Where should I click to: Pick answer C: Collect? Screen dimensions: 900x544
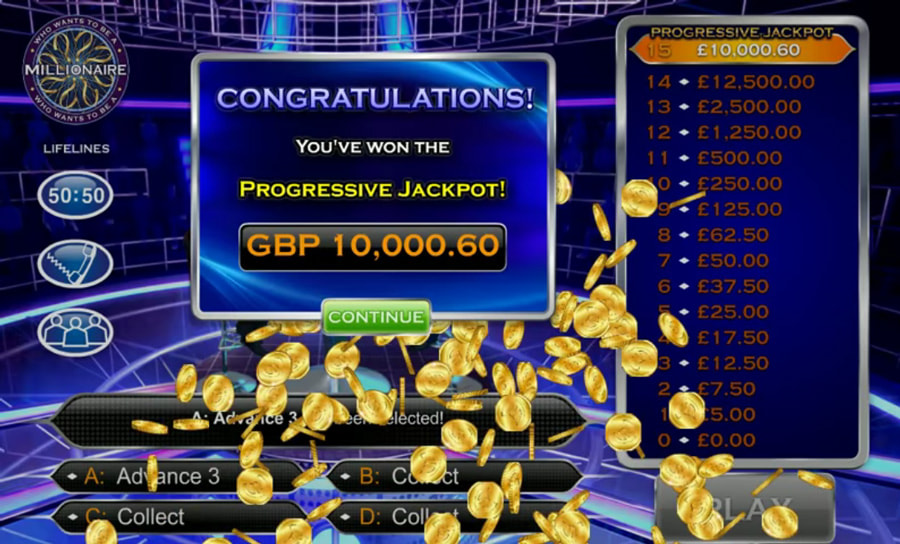point(180,517)
